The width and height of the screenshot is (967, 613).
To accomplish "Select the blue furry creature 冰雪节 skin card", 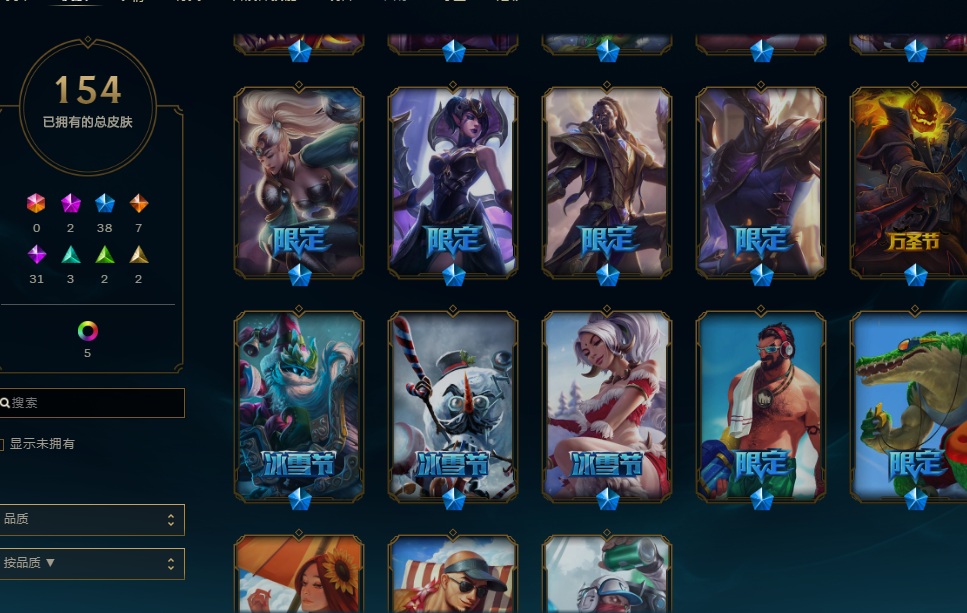I will [299, 405].
